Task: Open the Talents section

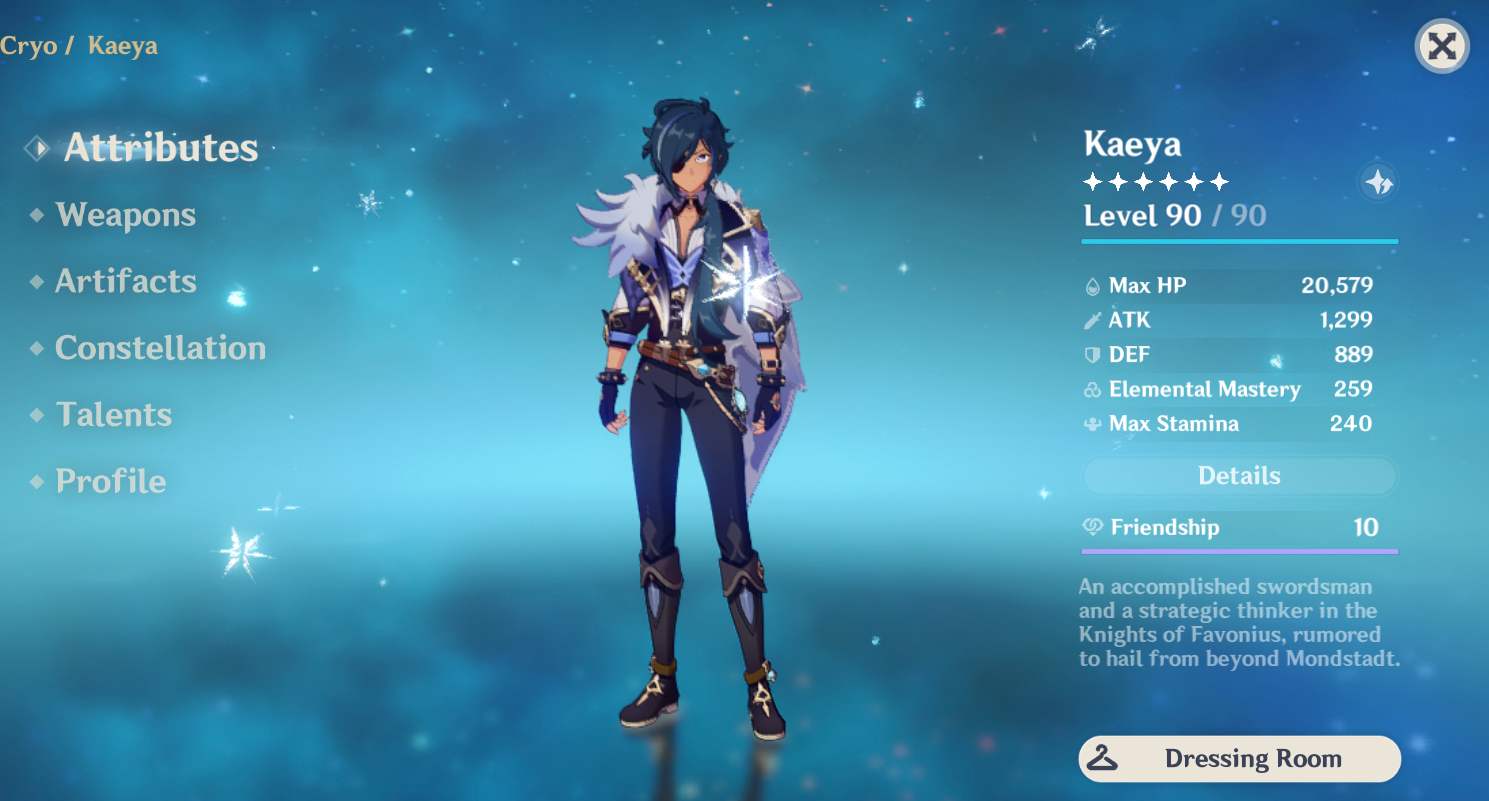Action: pyautogui.click(x=114, y=414)
